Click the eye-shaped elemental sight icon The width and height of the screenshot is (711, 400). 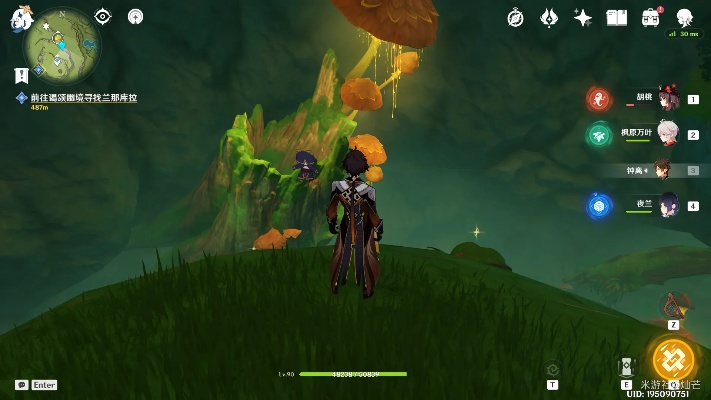pyautogui.click(x=103, y=16)
